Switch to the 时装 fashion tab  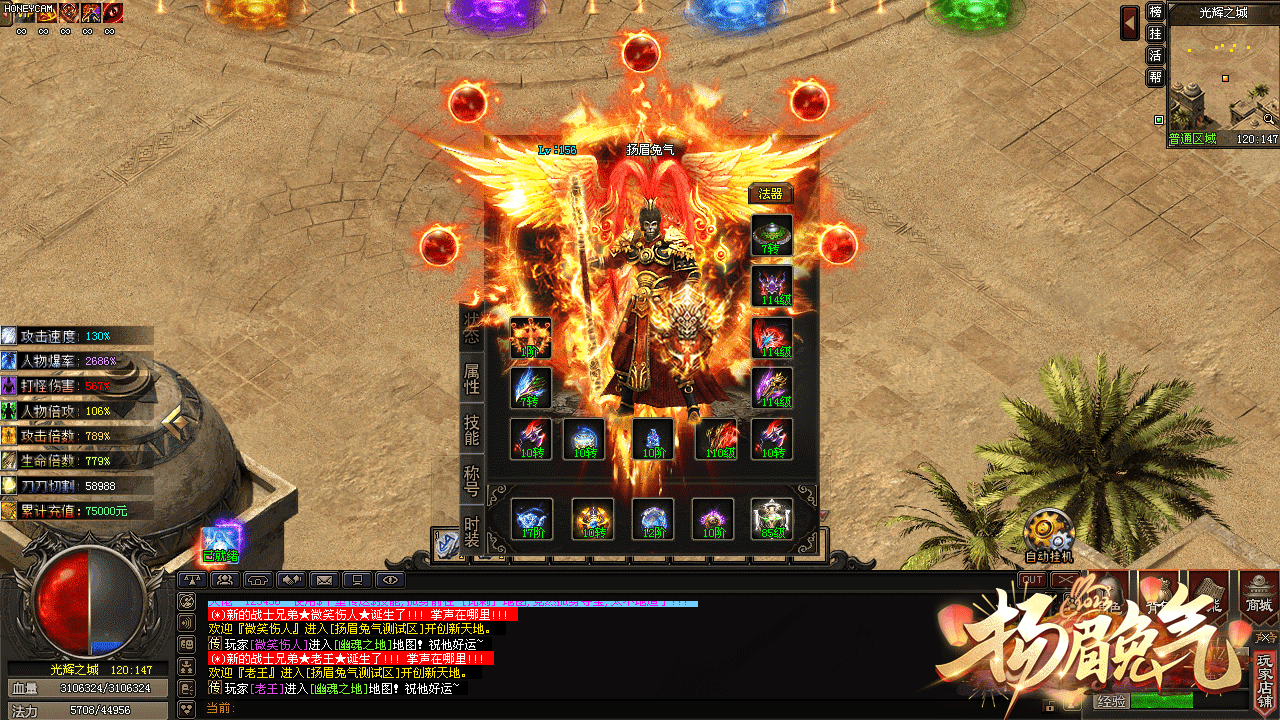(472, 531)
